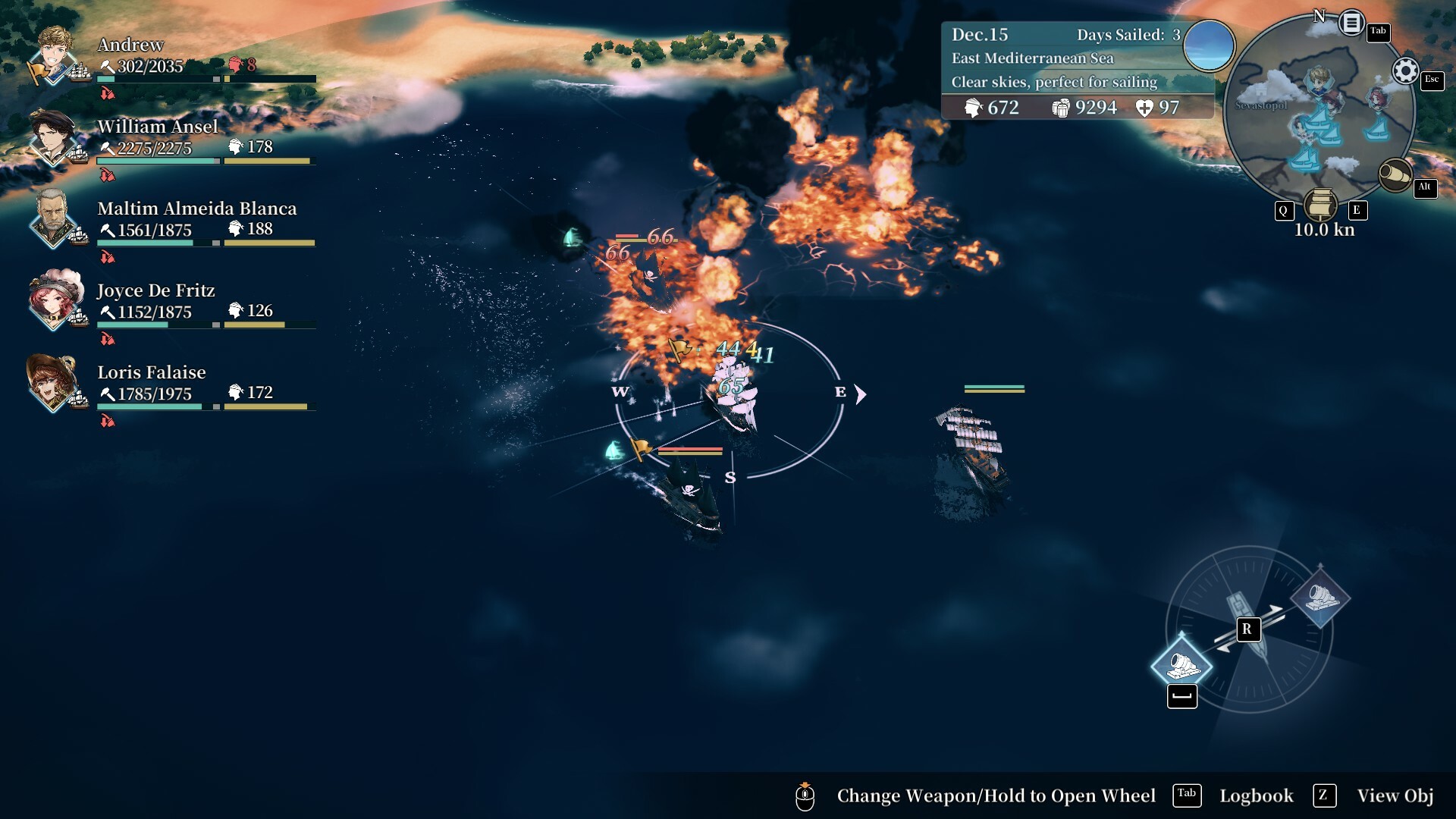Open settings via the gear icon
The width and height of the screenshot is (1456, 819).
[x=1404, y=70]
